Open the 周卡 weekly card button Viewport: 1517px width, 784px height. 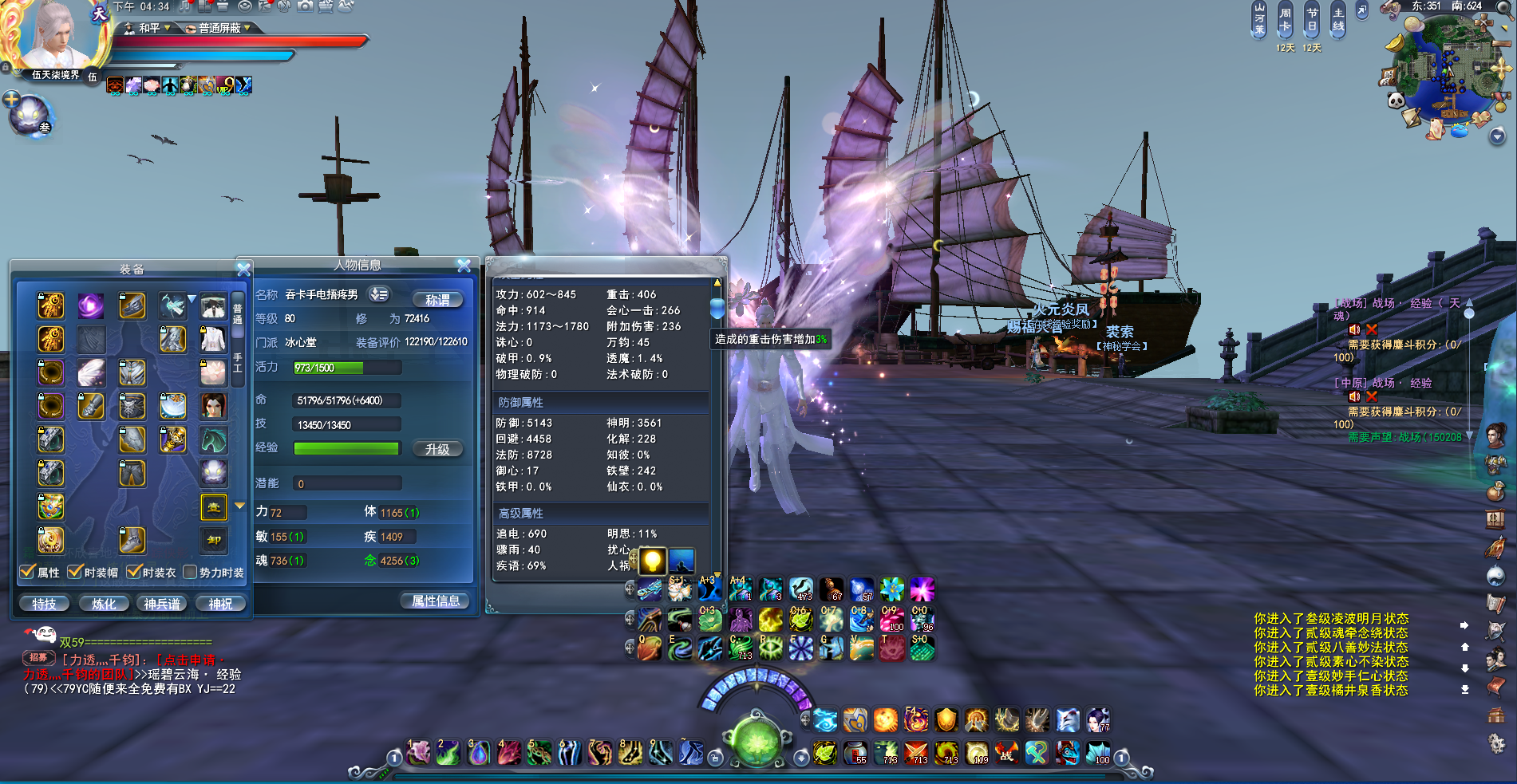tap(1285, 19)
